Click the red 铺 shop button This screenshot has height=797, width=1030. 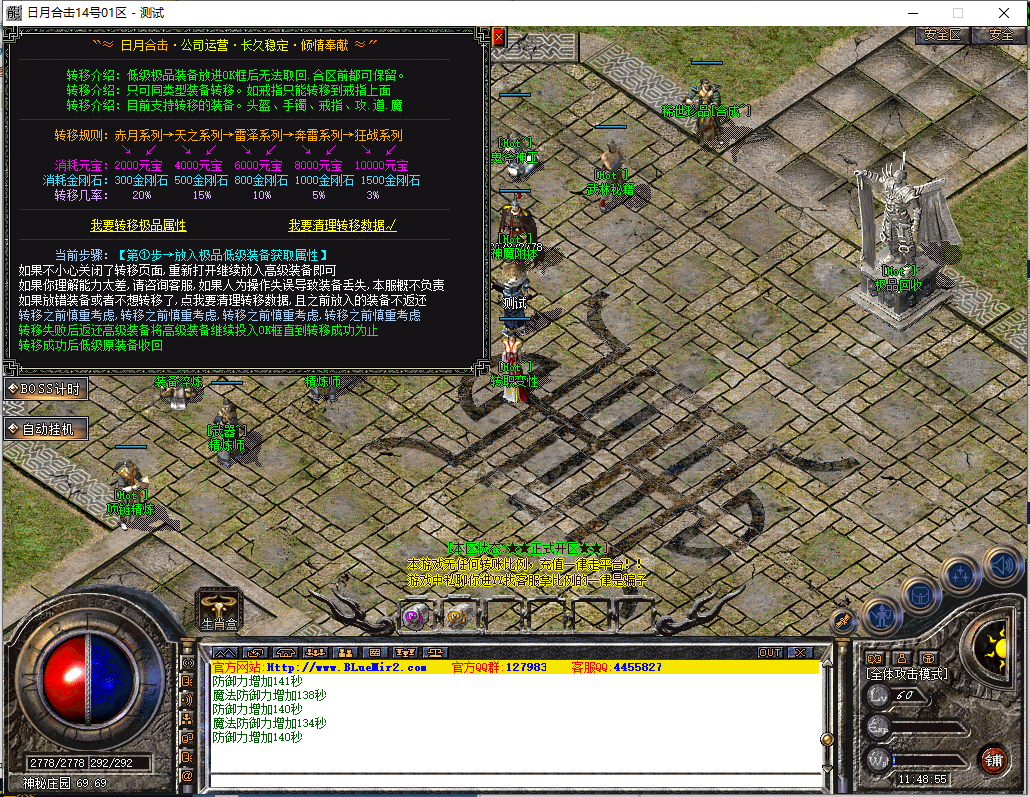click(993, 759)
